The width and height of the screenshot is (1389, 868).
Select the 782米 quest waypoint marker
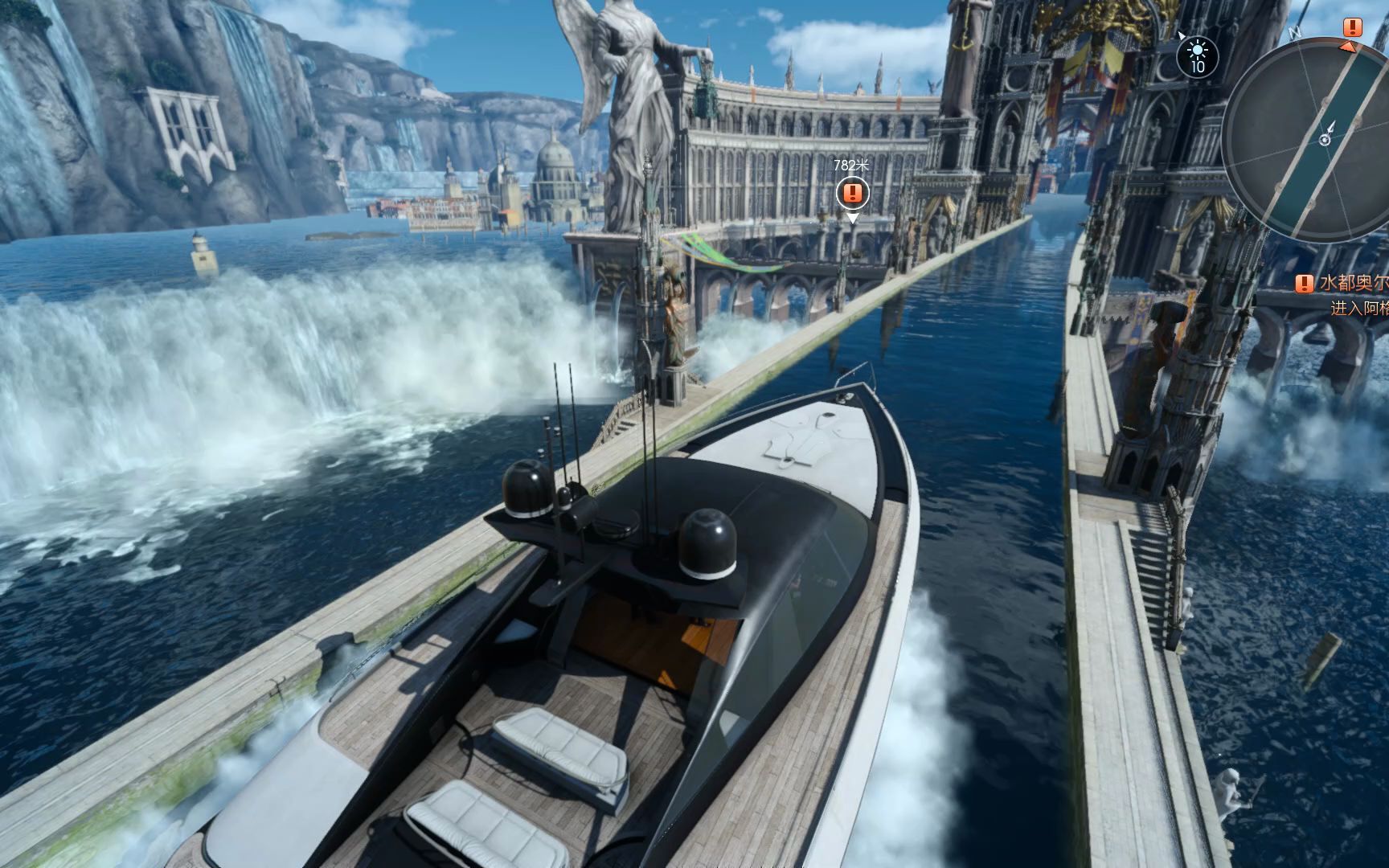tap(852, 193)
